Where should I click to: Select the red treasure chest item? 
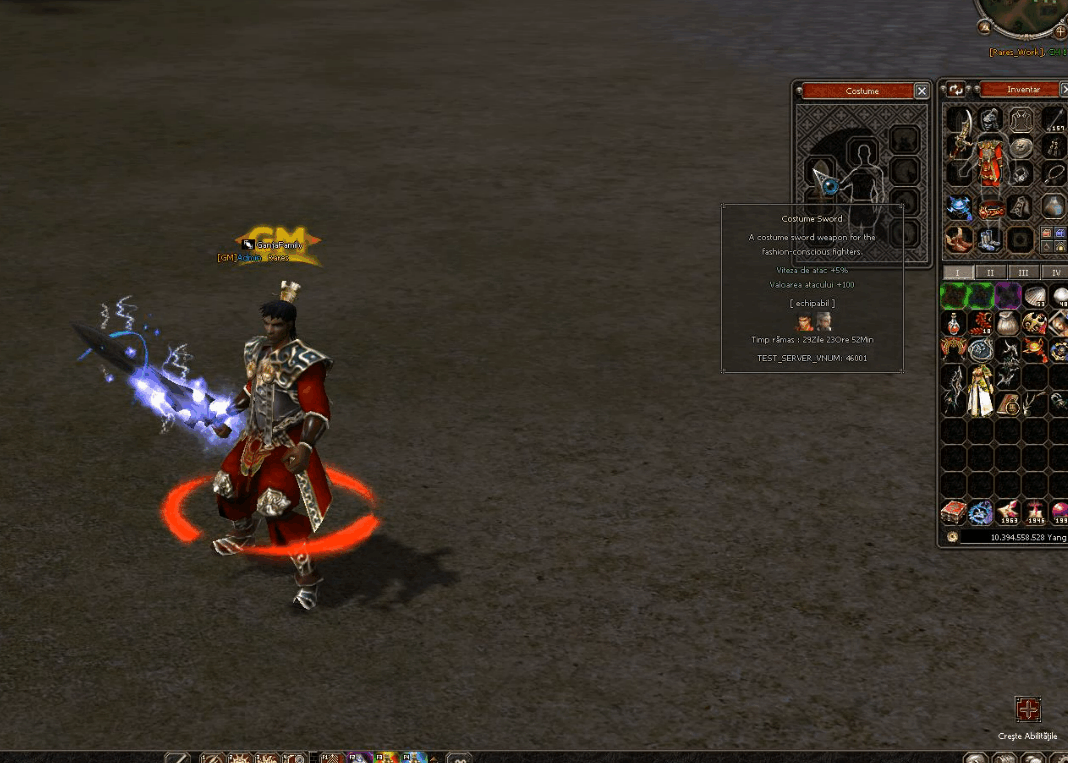click(953, 513)
